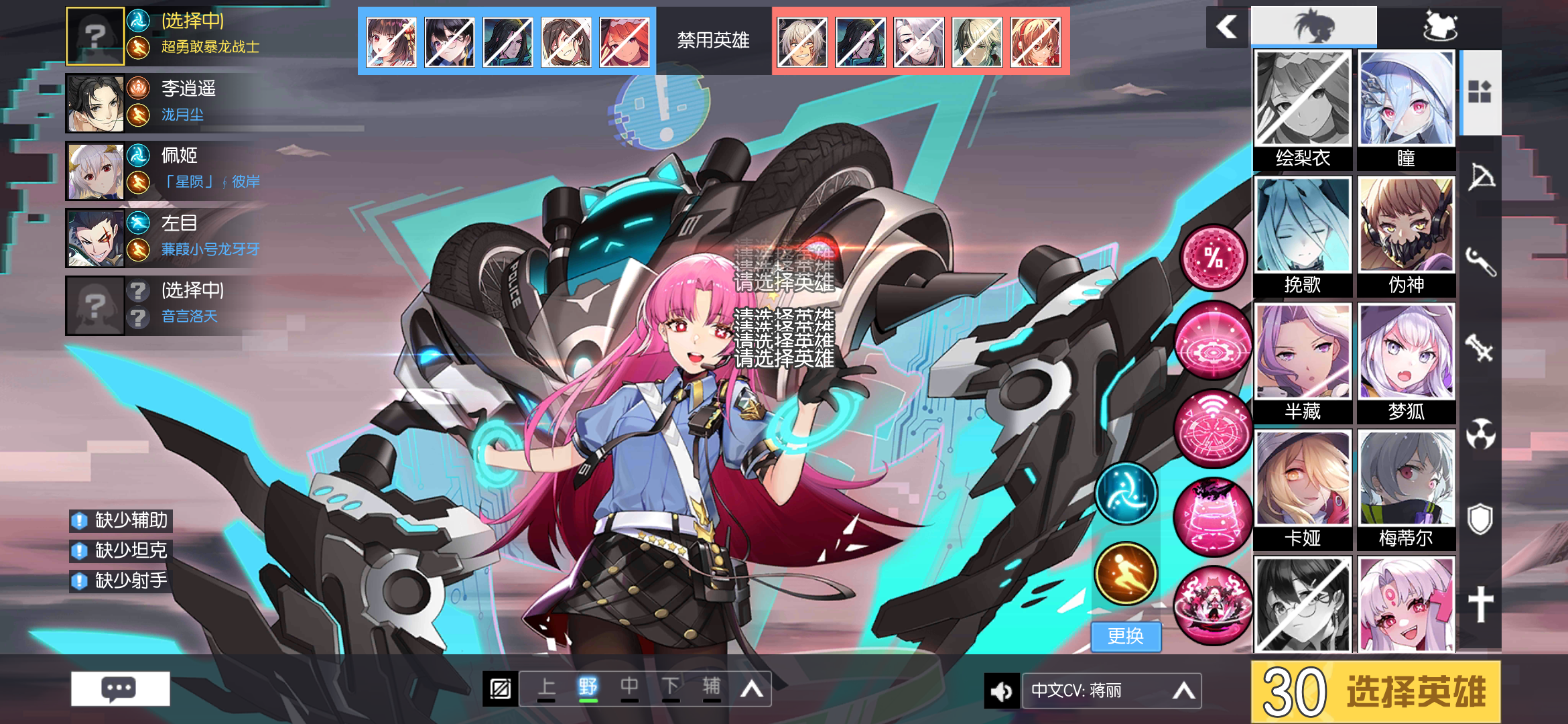Select the blue energy skill icon
The image size is (1568, 724).
(x=1126, y=493)
